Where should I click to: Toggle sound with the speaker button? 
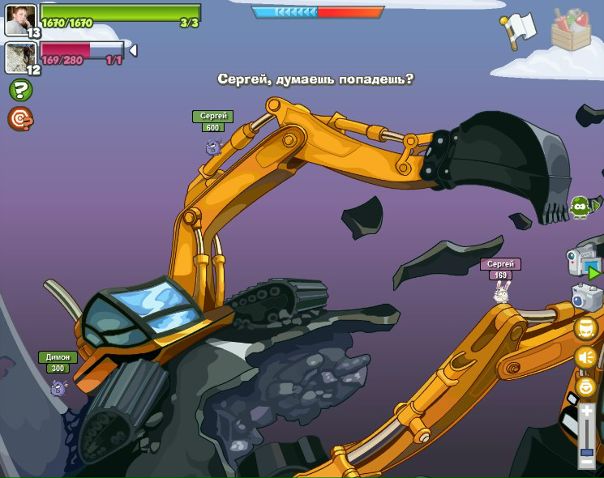(586, 357)
